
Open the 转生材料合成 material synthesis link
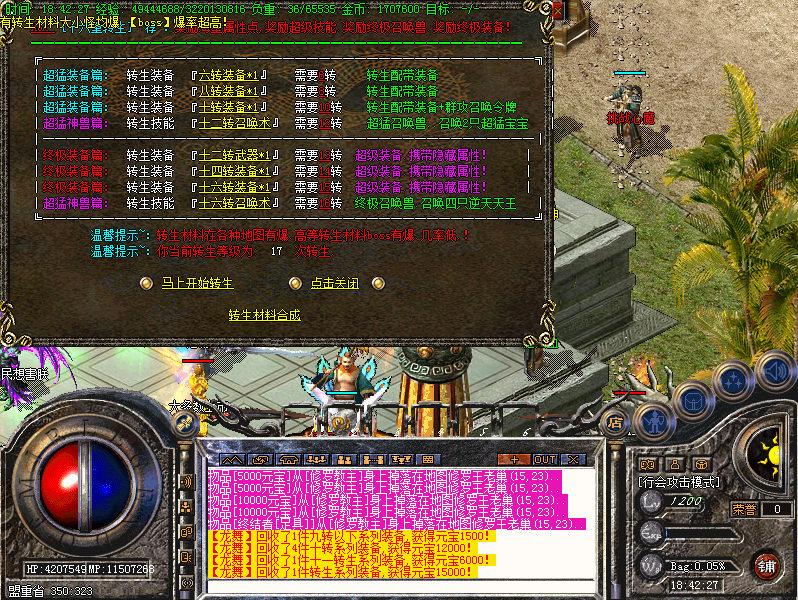click(x=264, y=315)
